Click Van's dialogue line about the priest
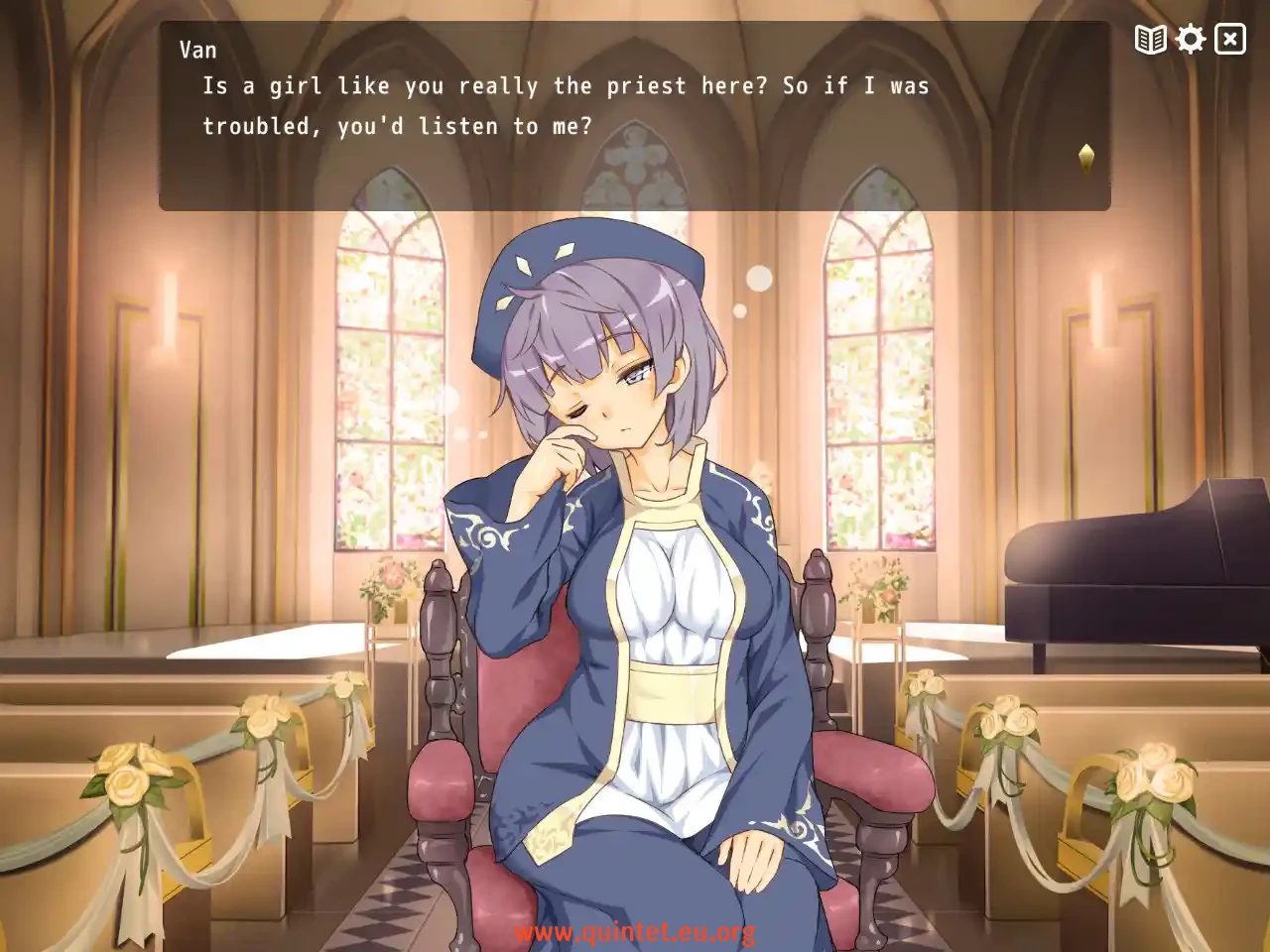 [x=566, y=86]
